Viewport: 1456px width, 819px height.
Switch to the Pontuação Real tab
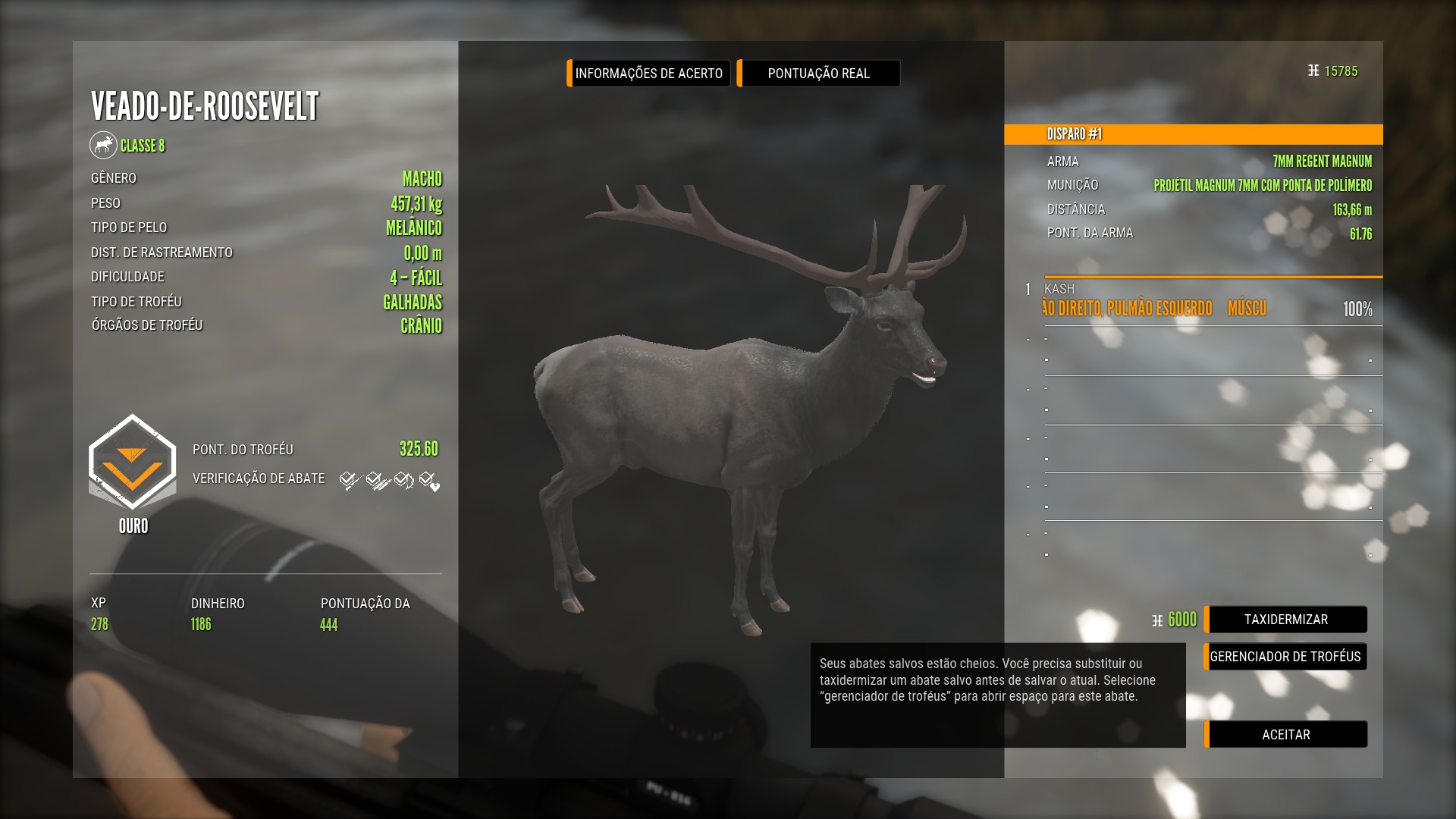818,74
